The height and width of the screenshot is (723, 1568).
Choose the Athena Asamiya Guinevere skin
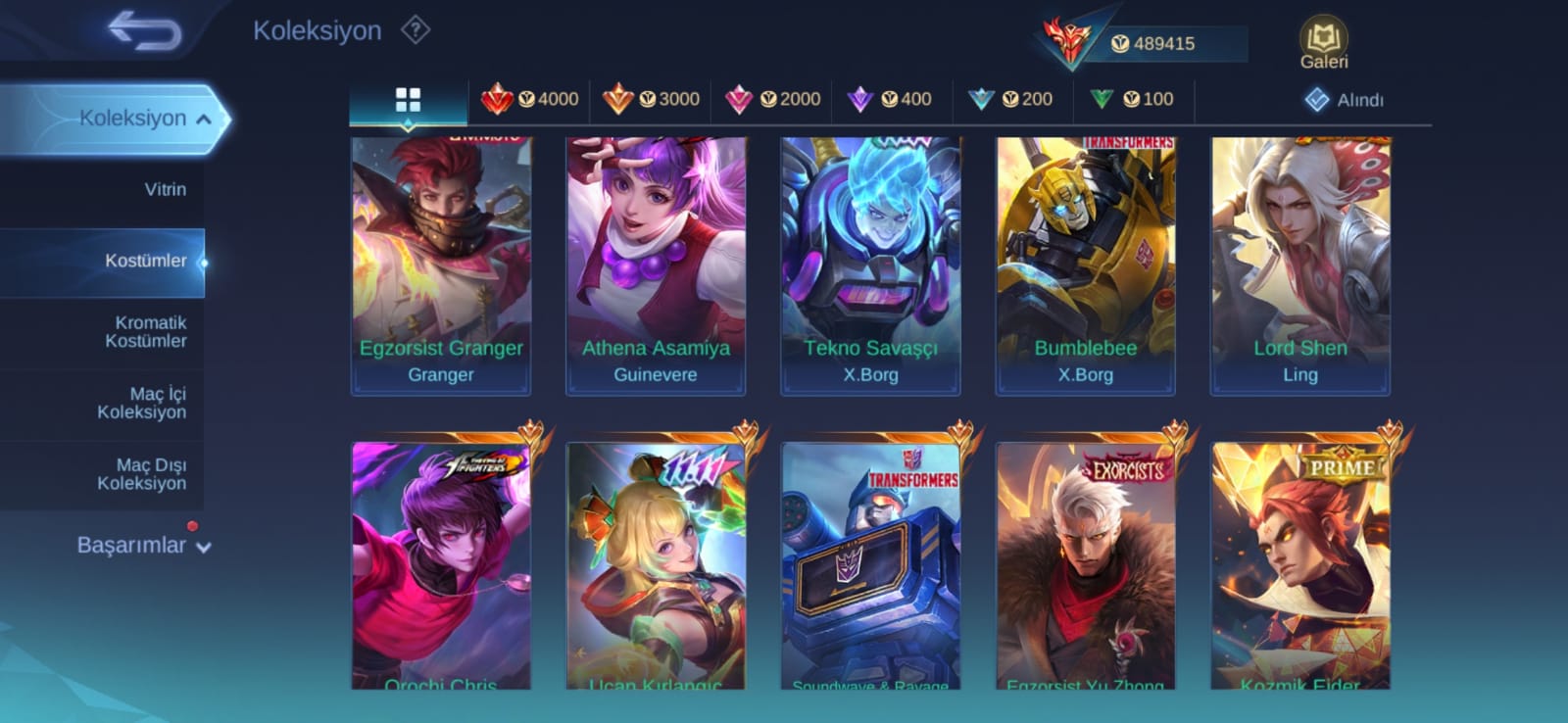pos(656,265)
